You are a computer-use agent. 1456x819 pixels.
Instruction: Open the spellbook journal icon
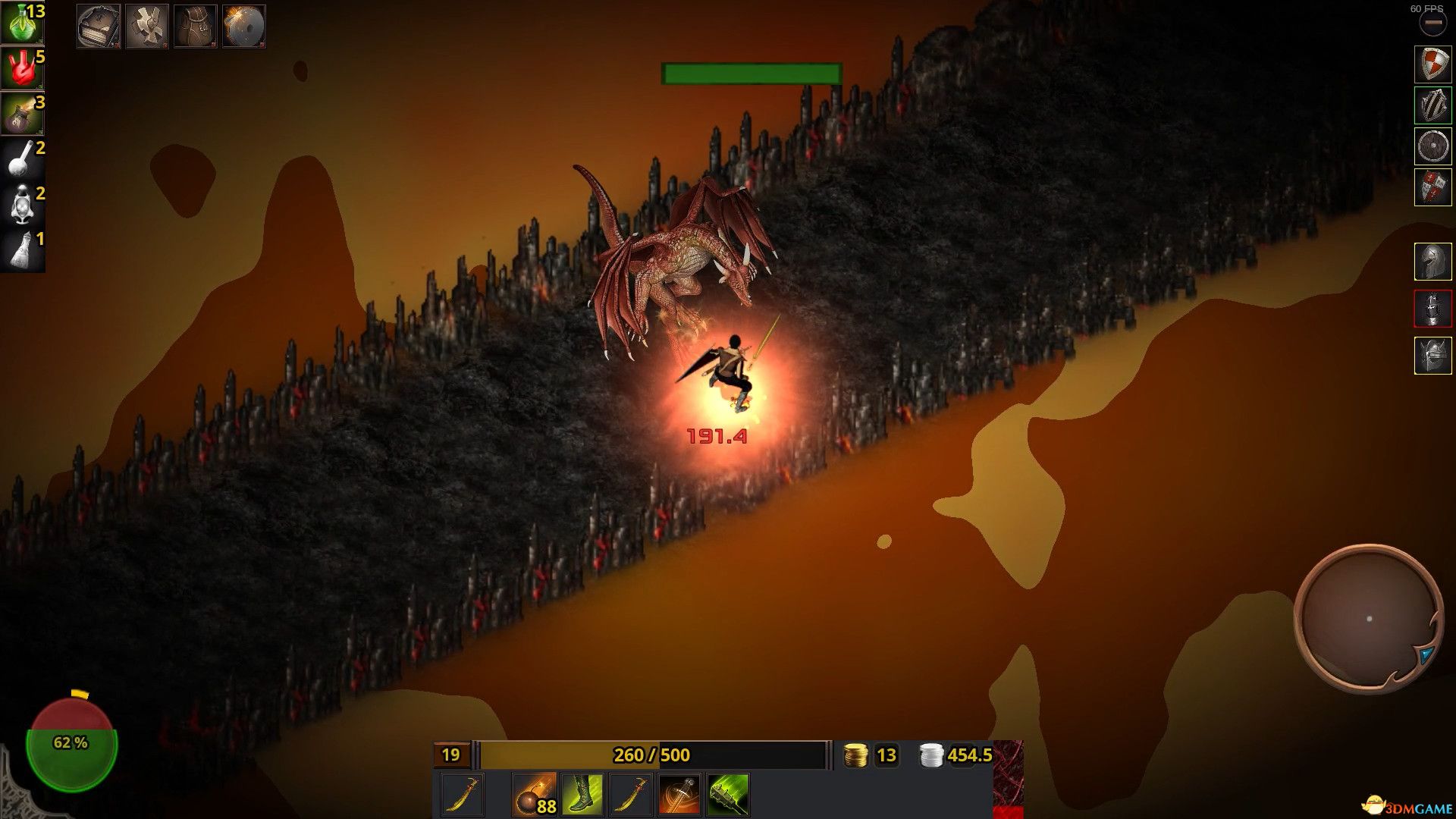98,26
